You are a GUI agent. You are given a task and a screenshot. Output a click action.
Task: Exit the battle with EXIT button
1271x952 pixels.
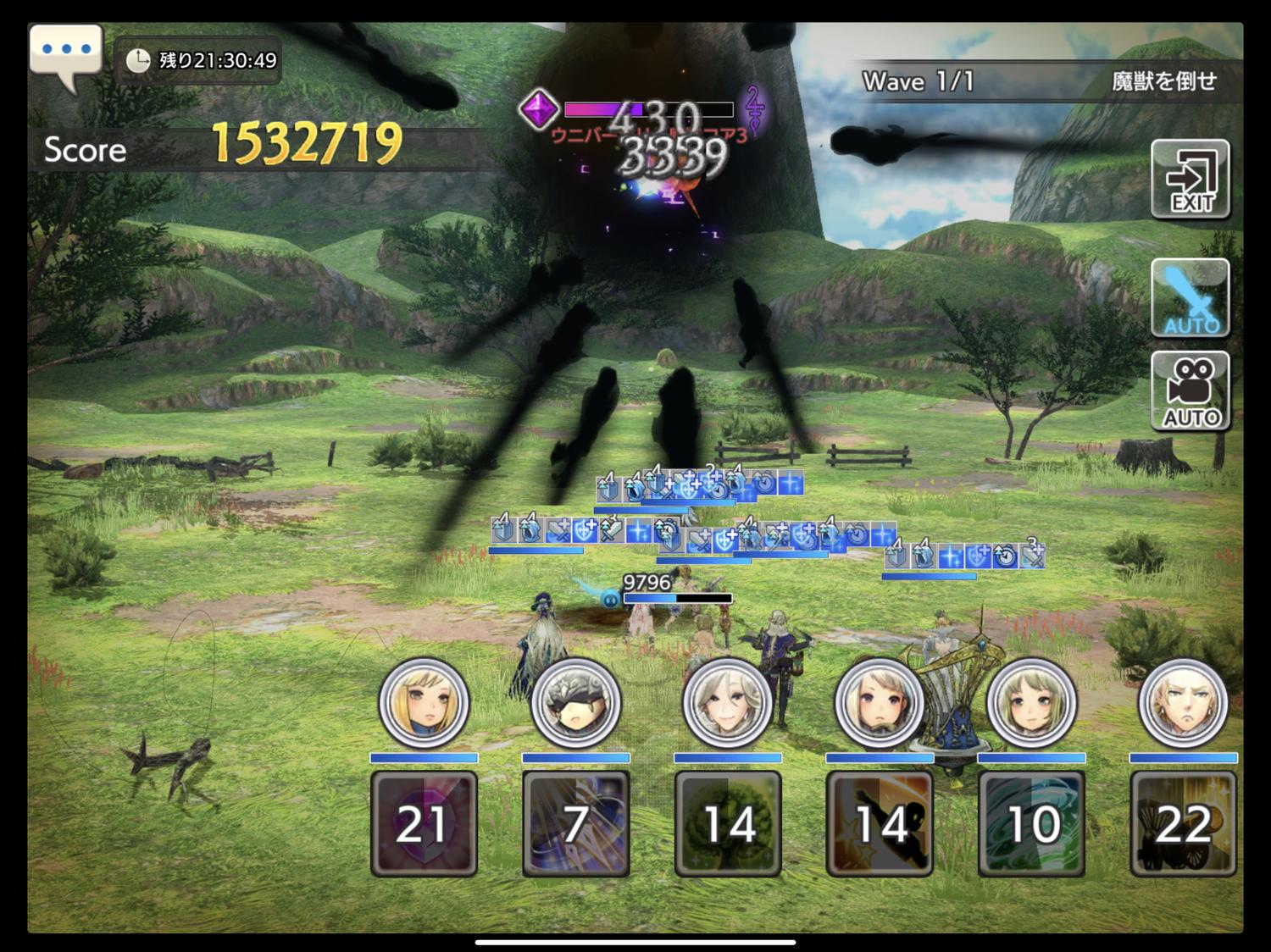point(1190,180)
